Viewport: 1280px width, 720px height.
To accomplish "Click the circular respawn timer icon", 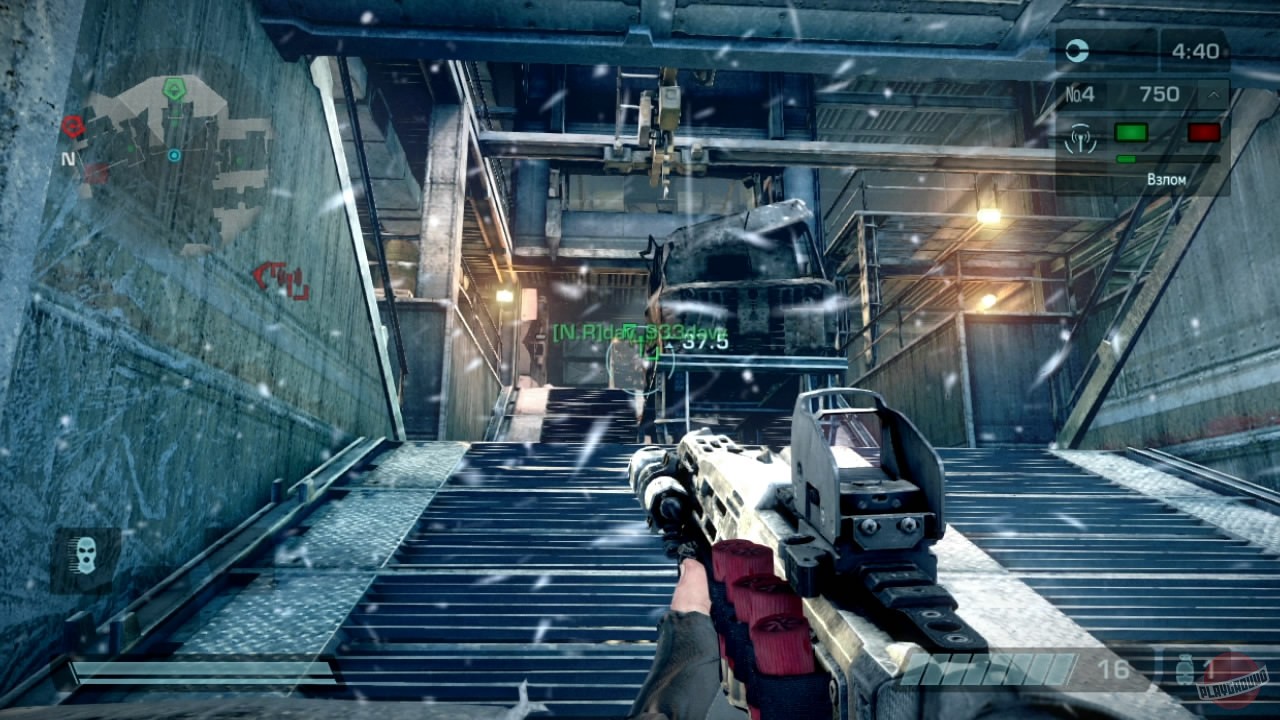I will [1076, 50].
